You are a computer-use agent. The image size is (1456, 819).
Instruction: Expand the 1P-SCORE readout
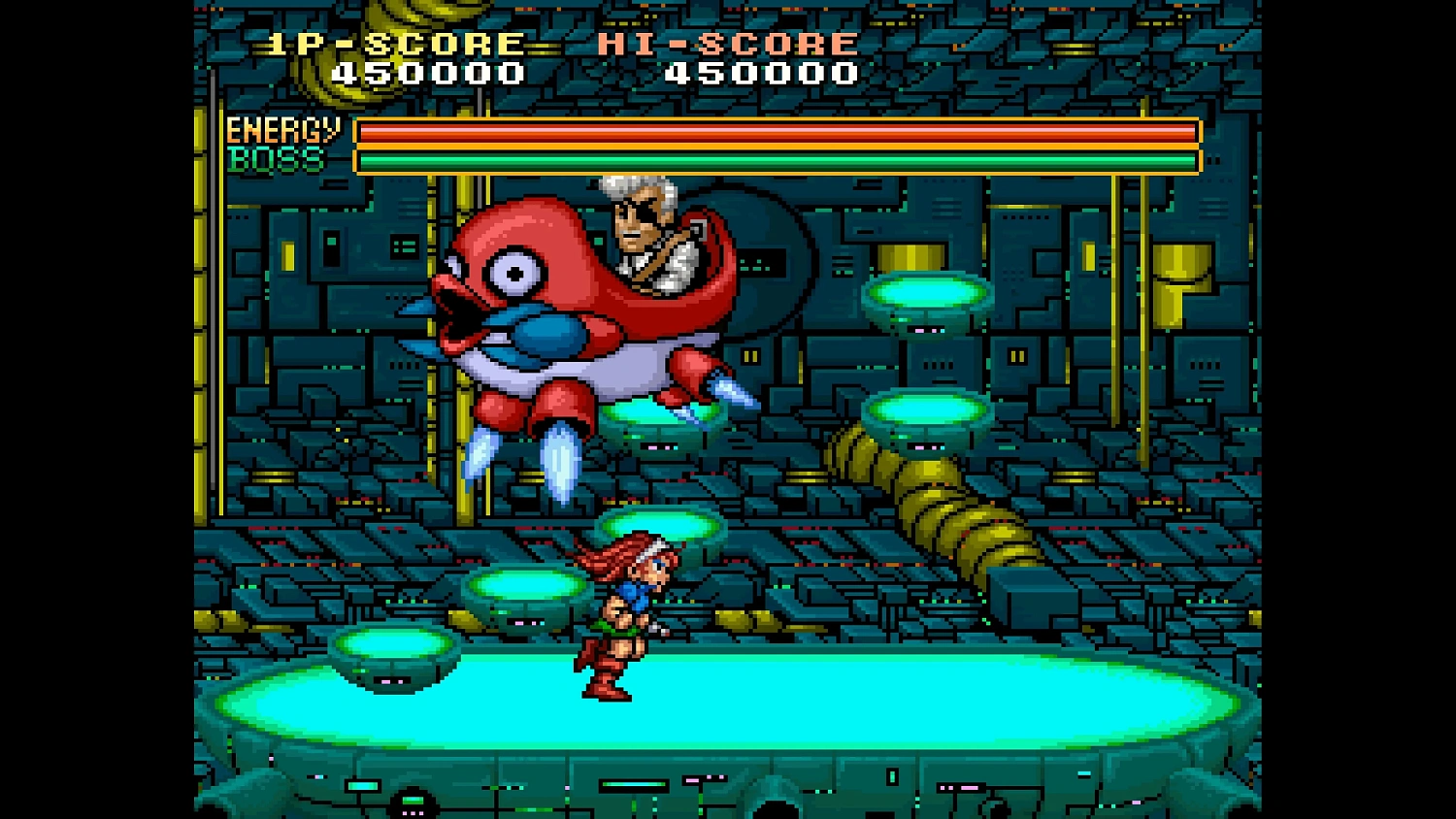pyautogui.click(x=427, y=71)
